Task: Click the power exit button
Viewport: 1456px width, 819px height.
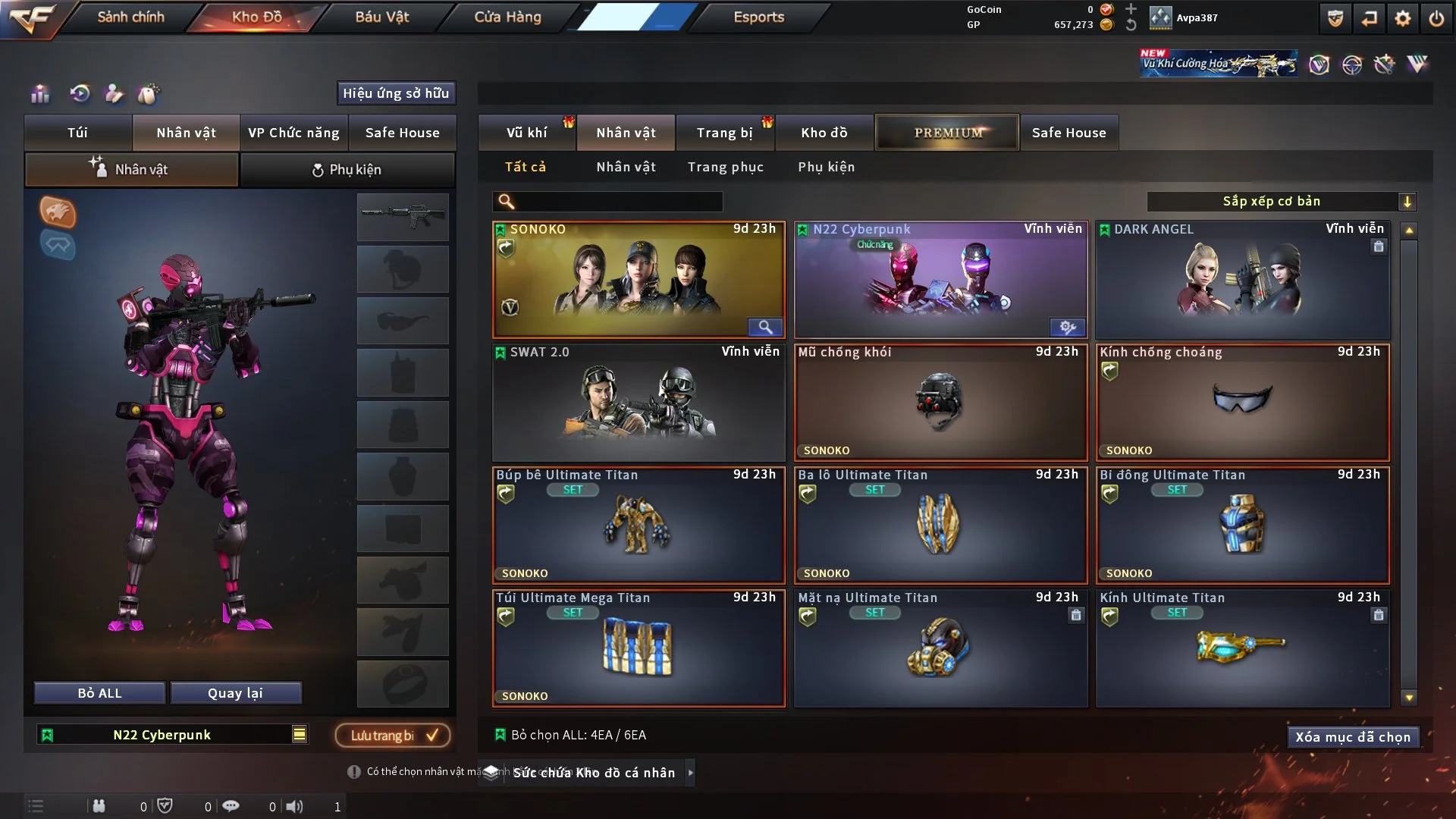Action: pyautogui.click(x=1436, y=18)
